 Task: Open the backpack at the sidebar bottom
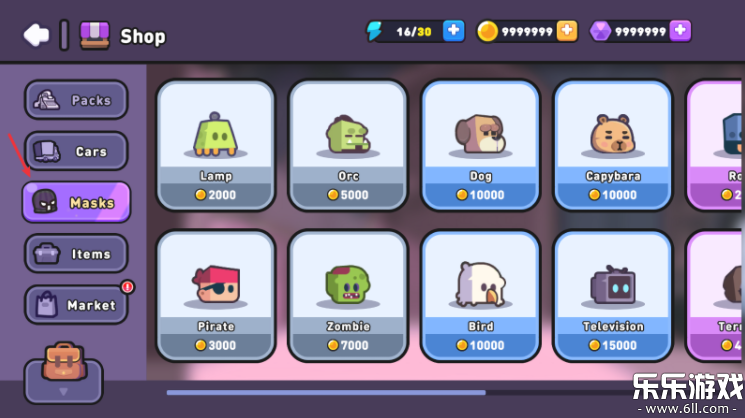(x=63, y=366)
